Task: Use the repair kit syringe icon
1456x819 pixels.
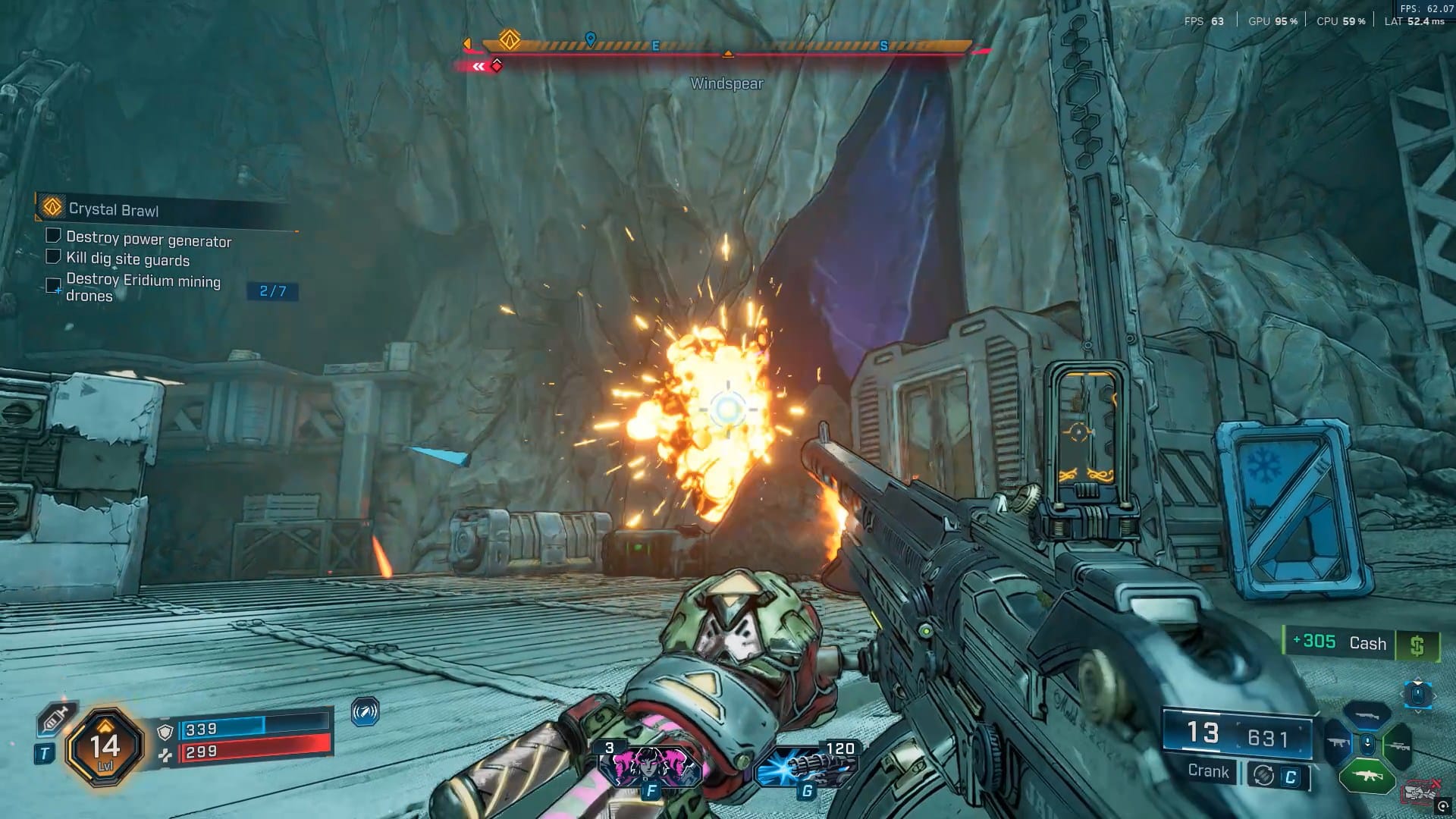Action: click(54, 718)
